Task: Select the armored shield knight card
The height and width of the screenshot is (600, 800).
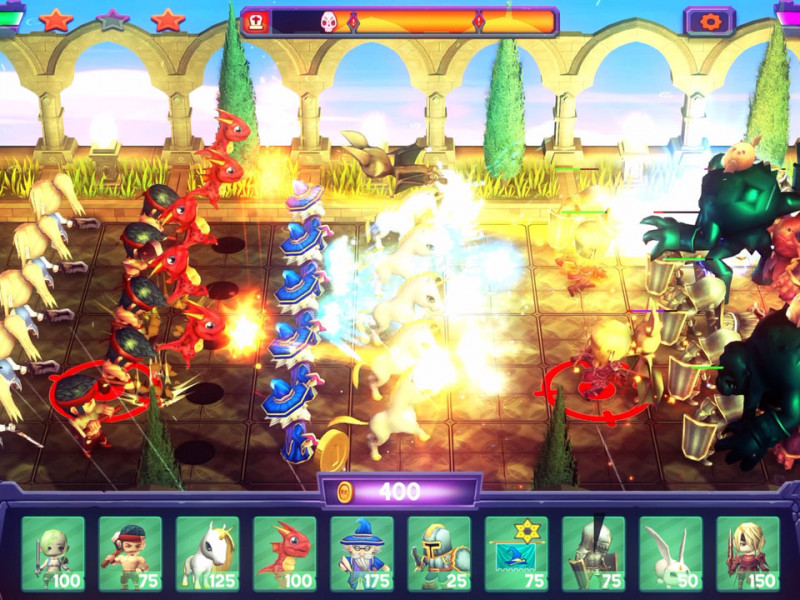Action: (593, 553)
